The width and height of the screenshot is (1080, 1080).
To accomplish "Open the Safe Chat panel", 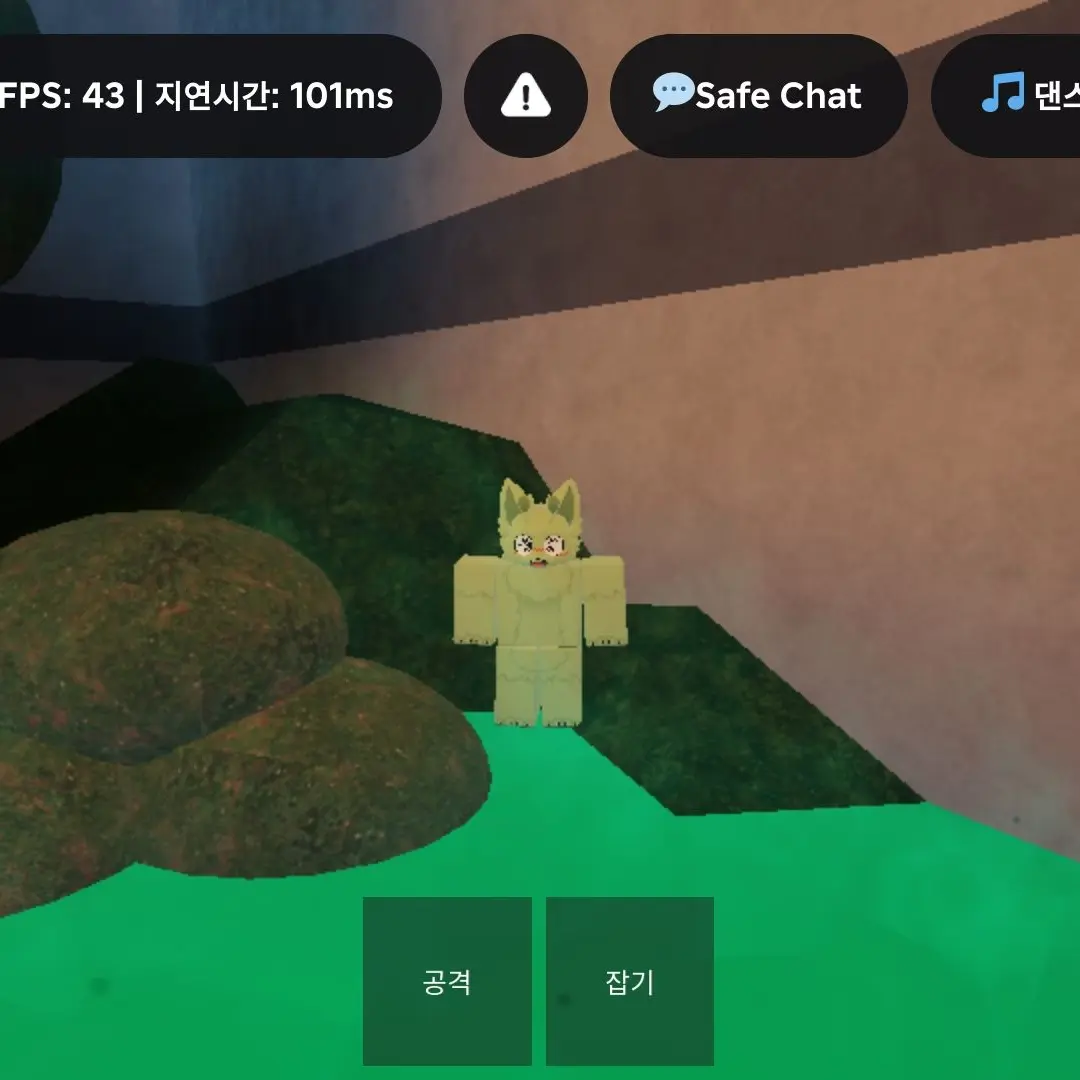I will 758,96.
